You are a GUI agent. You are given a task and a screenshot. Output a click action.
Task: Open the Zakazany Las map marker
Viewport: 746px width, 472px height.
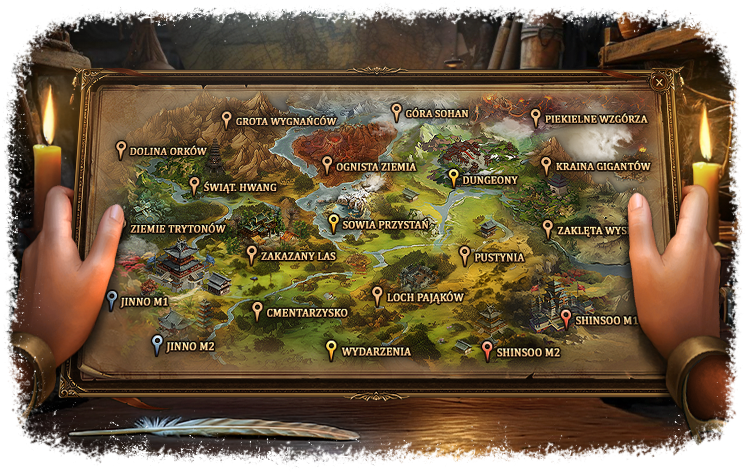251,254
